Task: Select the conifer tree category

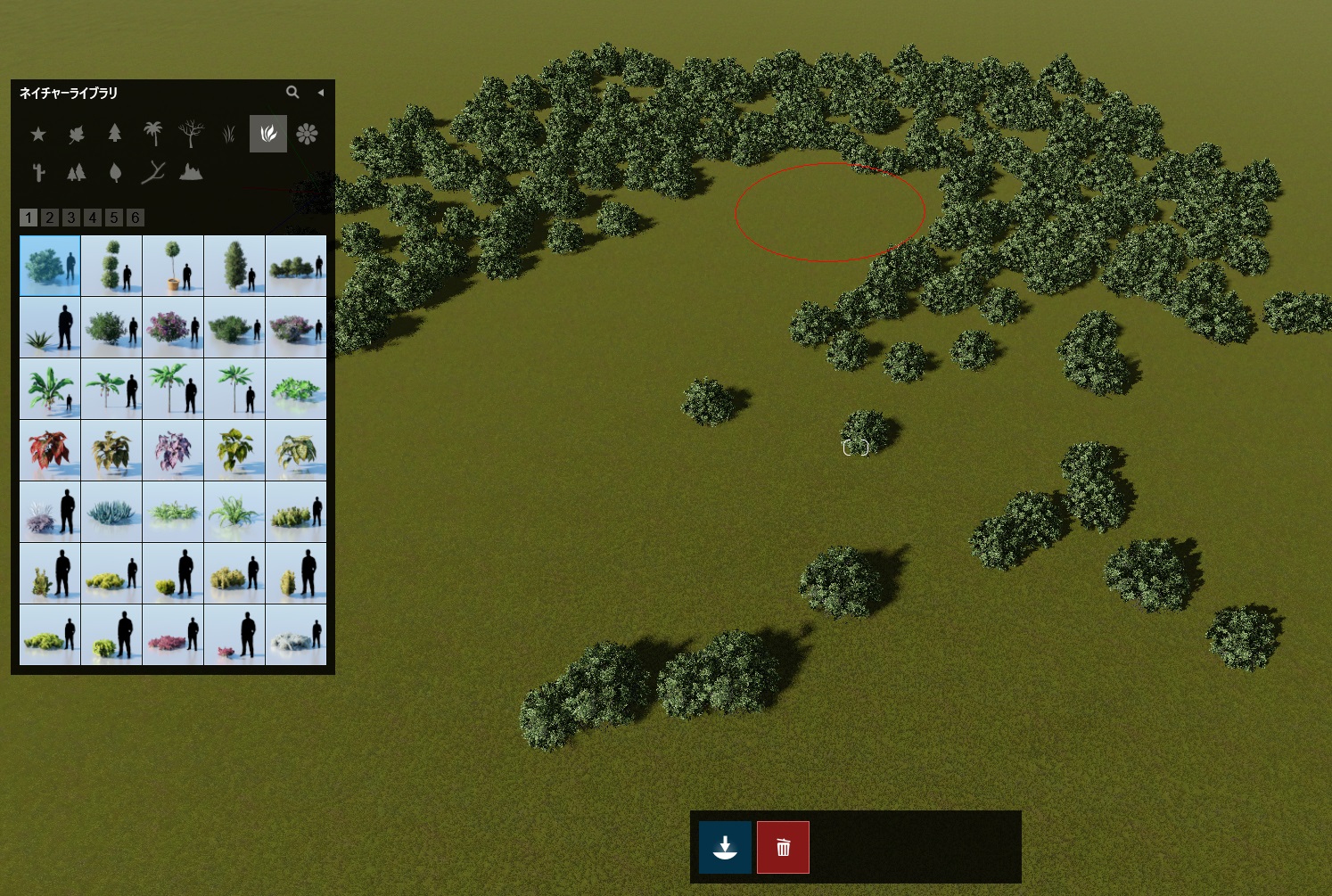Action: point(115,134)
